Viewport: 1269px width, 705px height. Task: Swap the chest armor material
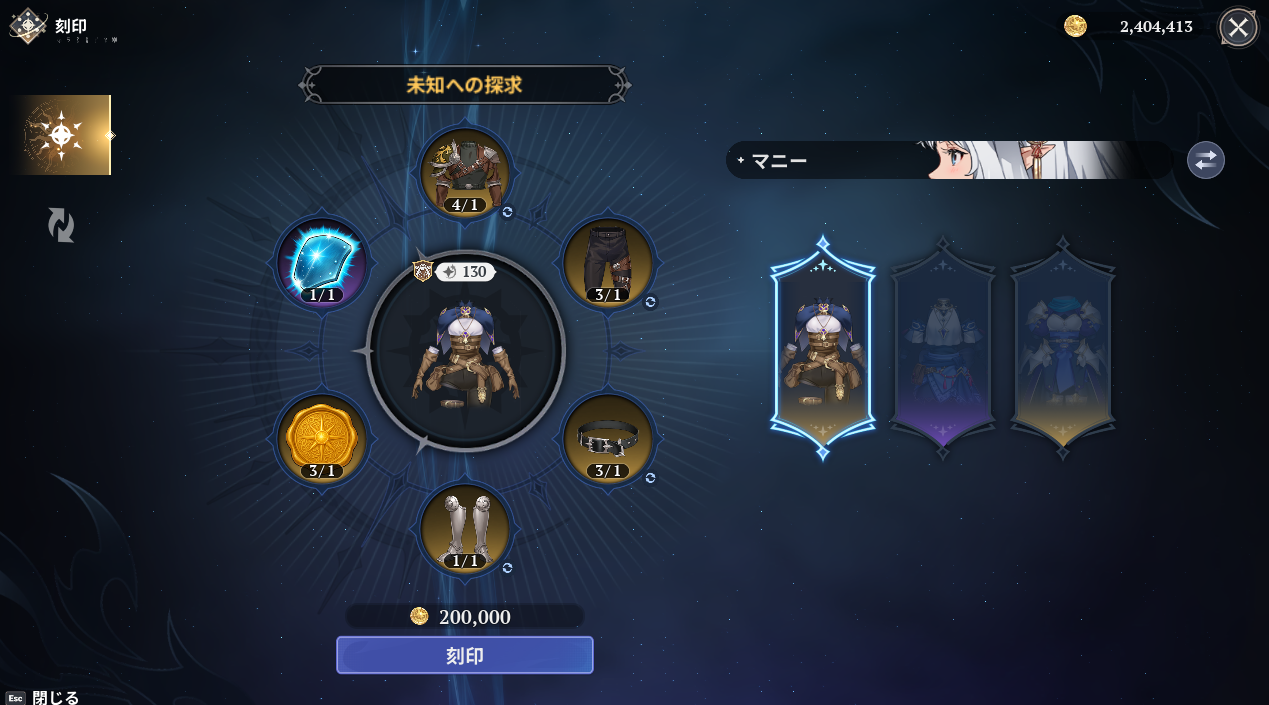(x=508, y=212)
